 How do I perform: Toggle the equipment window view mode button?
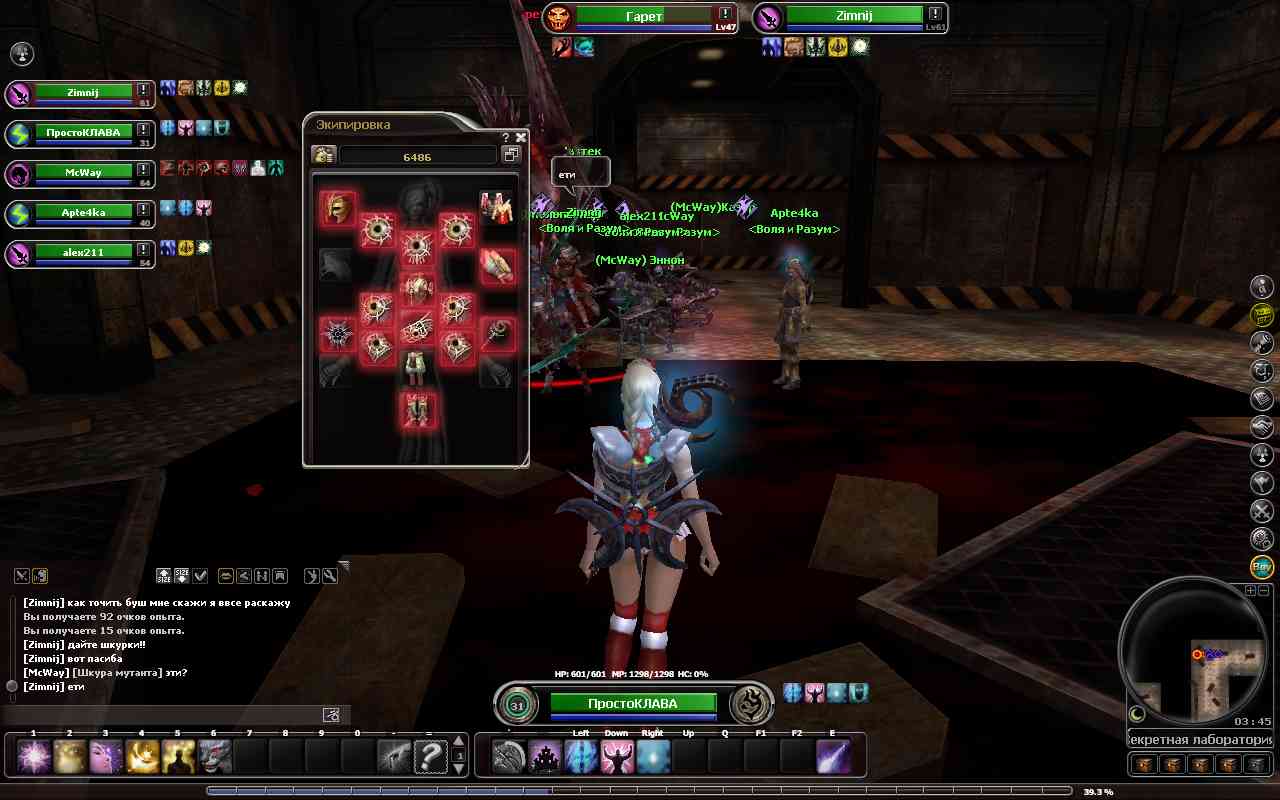tap(511, 155)
